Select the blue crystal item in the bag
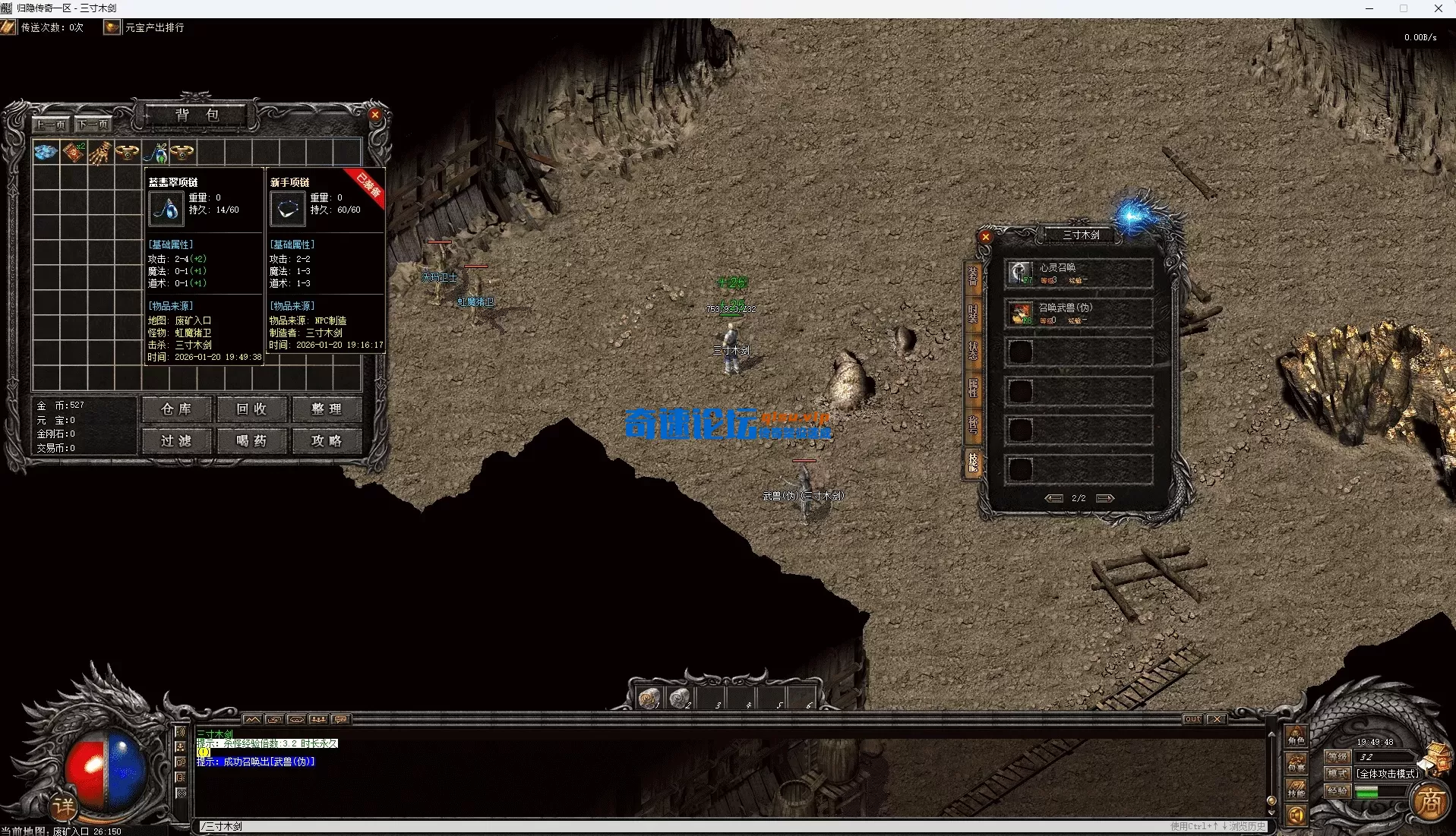 [46, 153]
